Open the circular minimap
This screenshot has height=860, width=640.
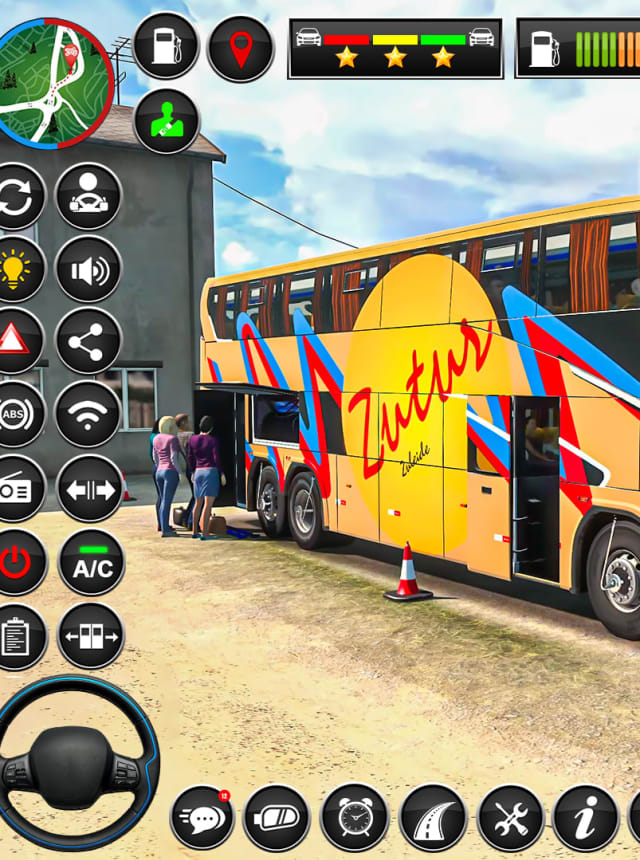(x=52, y=80)
